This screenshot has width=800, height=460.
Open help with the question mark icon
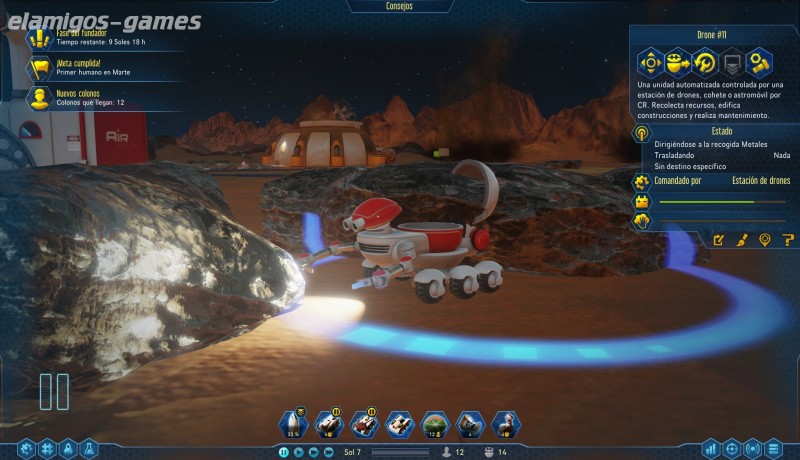pos(788,240)
